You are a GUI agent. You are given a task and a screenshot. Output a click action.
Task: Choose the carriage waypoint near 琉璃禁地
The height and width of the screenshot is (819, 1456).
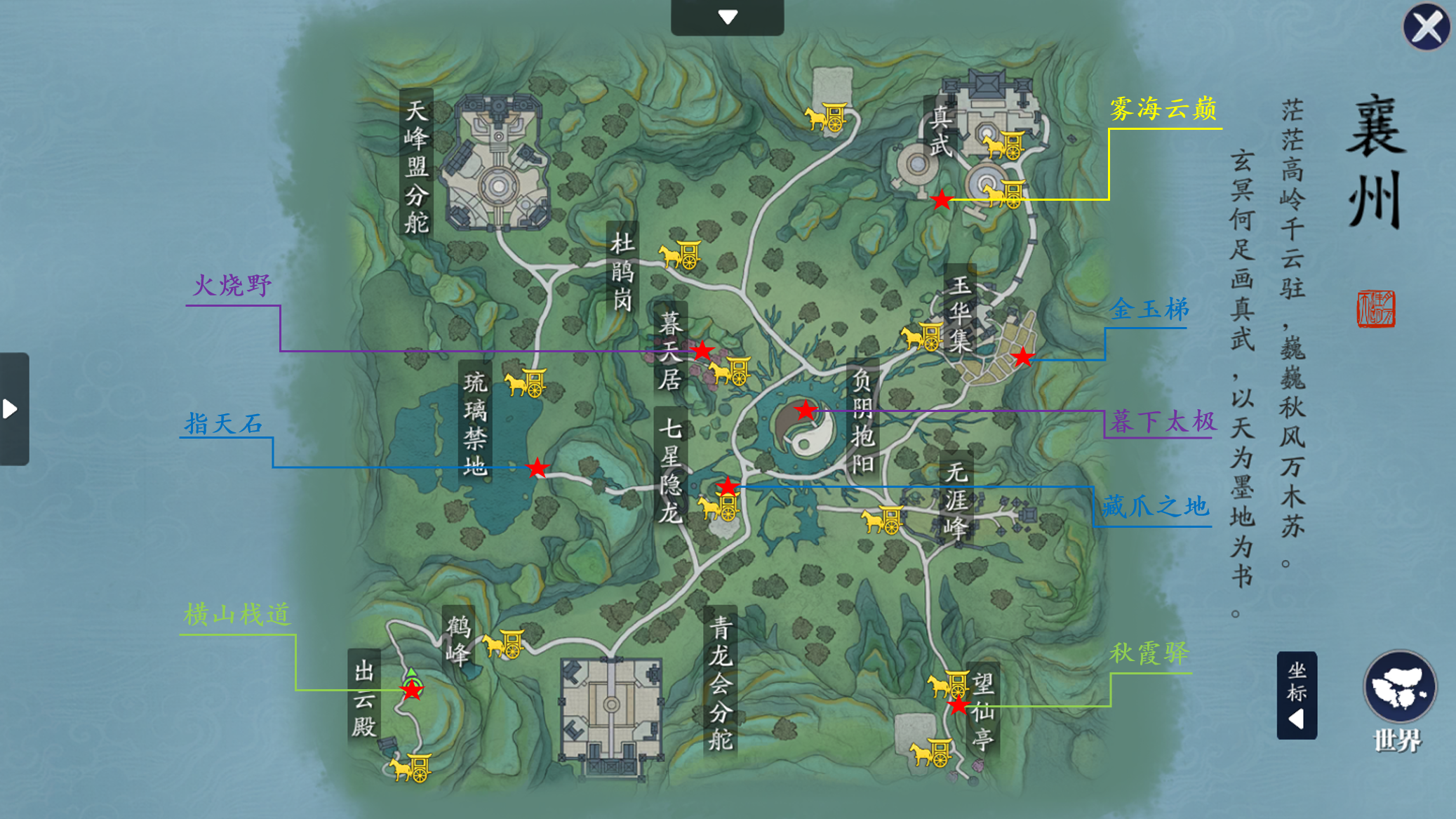[x=526, y=383]
